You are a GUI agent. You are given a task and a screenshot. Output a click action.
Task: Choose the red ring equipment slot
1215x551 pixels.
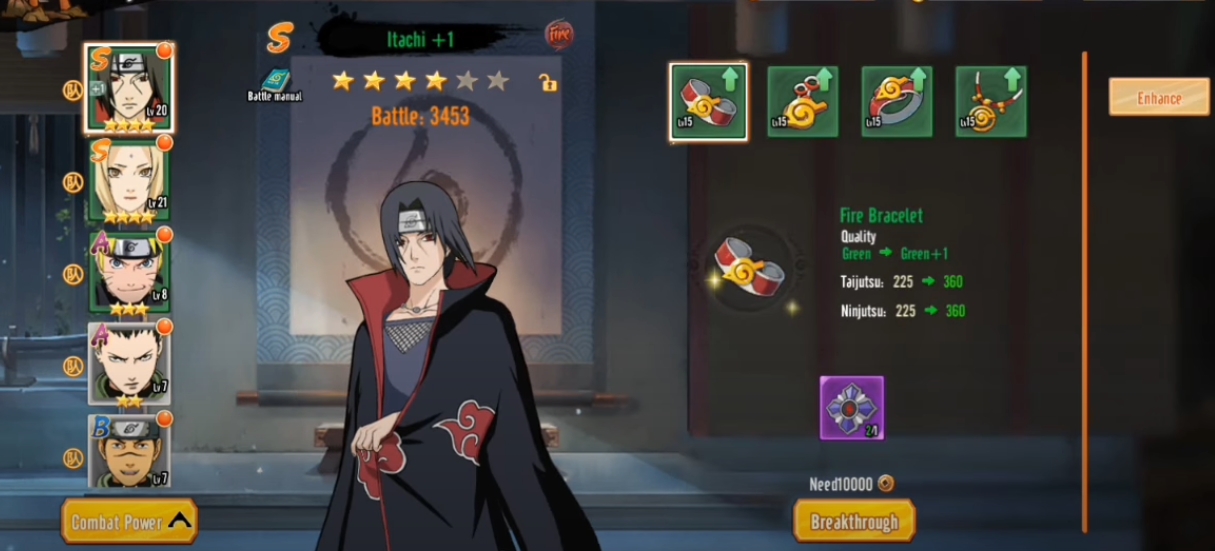point(896,101)
